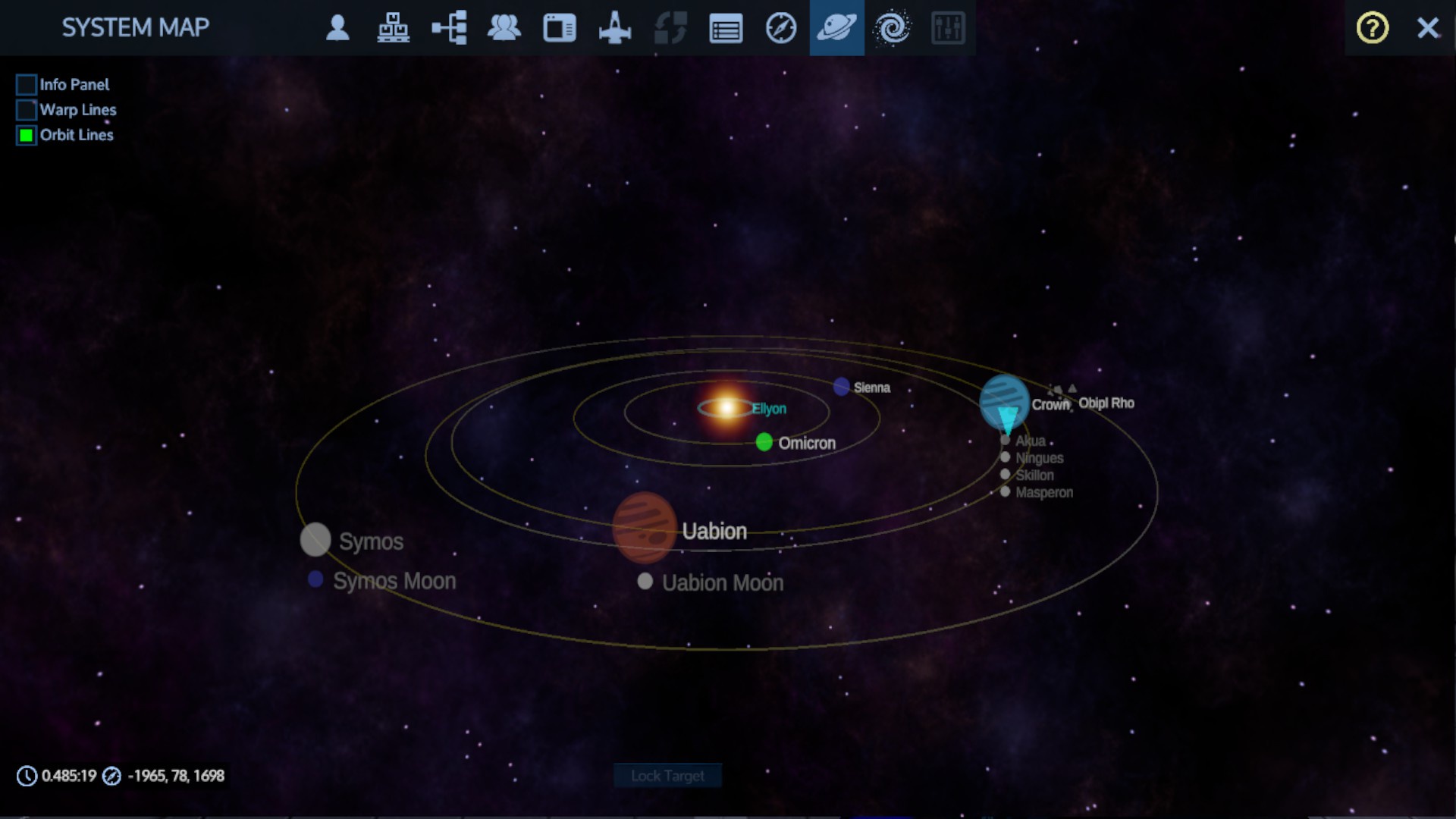1456x819 pixels.
Task: Select the Sienna planet marker
Action: tap(841, 387)
